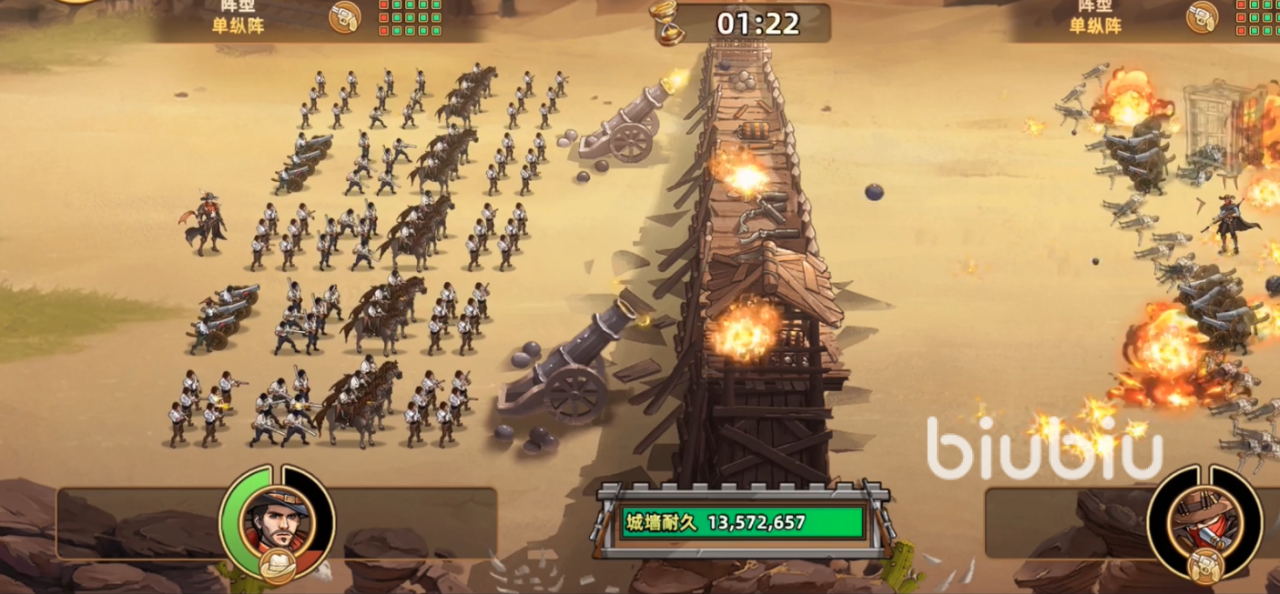
Task: Tap the revolver badge under the enemy hero portrait
Action: tap(1206, 566)
